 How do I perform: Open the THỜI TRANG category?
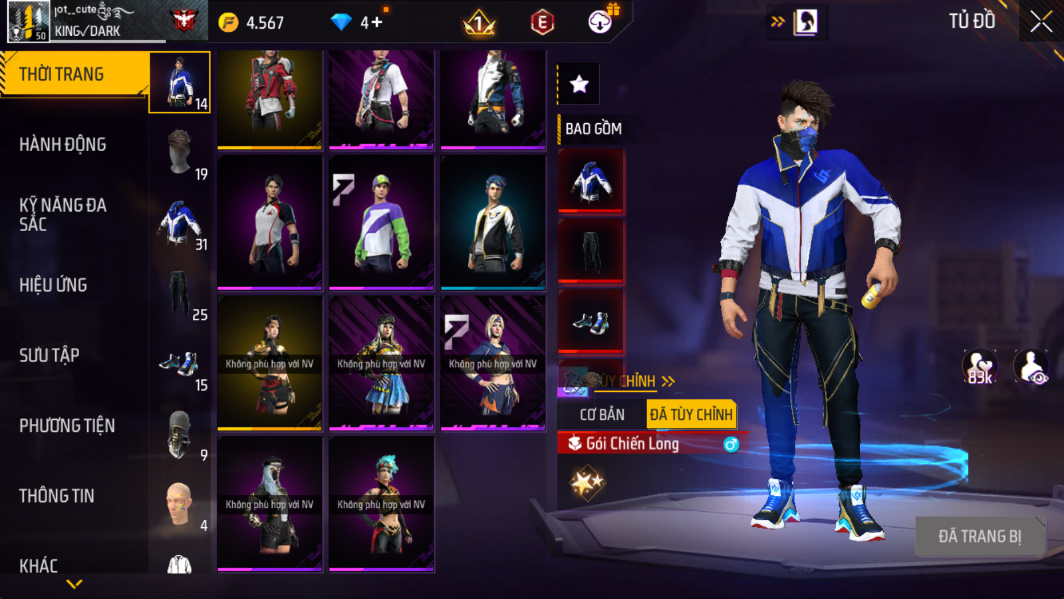coord(61,75)
